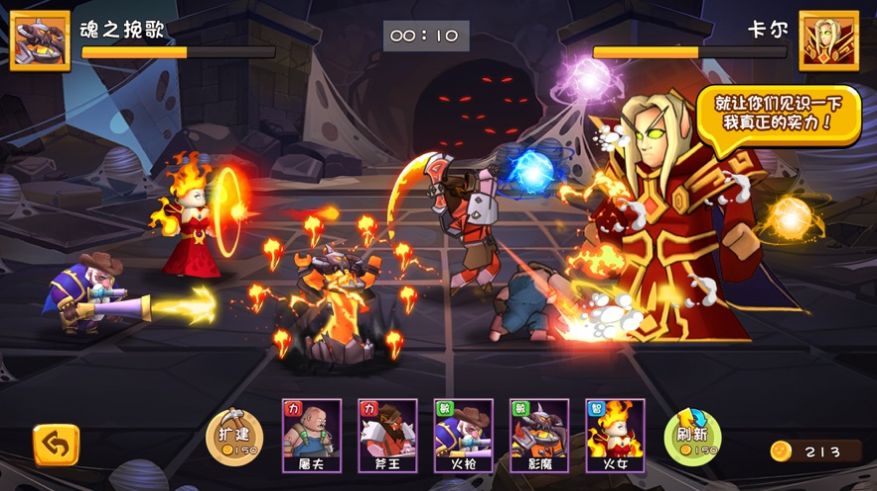
Task: Tap the 扩建 expand button
Action: pos(234,436)
